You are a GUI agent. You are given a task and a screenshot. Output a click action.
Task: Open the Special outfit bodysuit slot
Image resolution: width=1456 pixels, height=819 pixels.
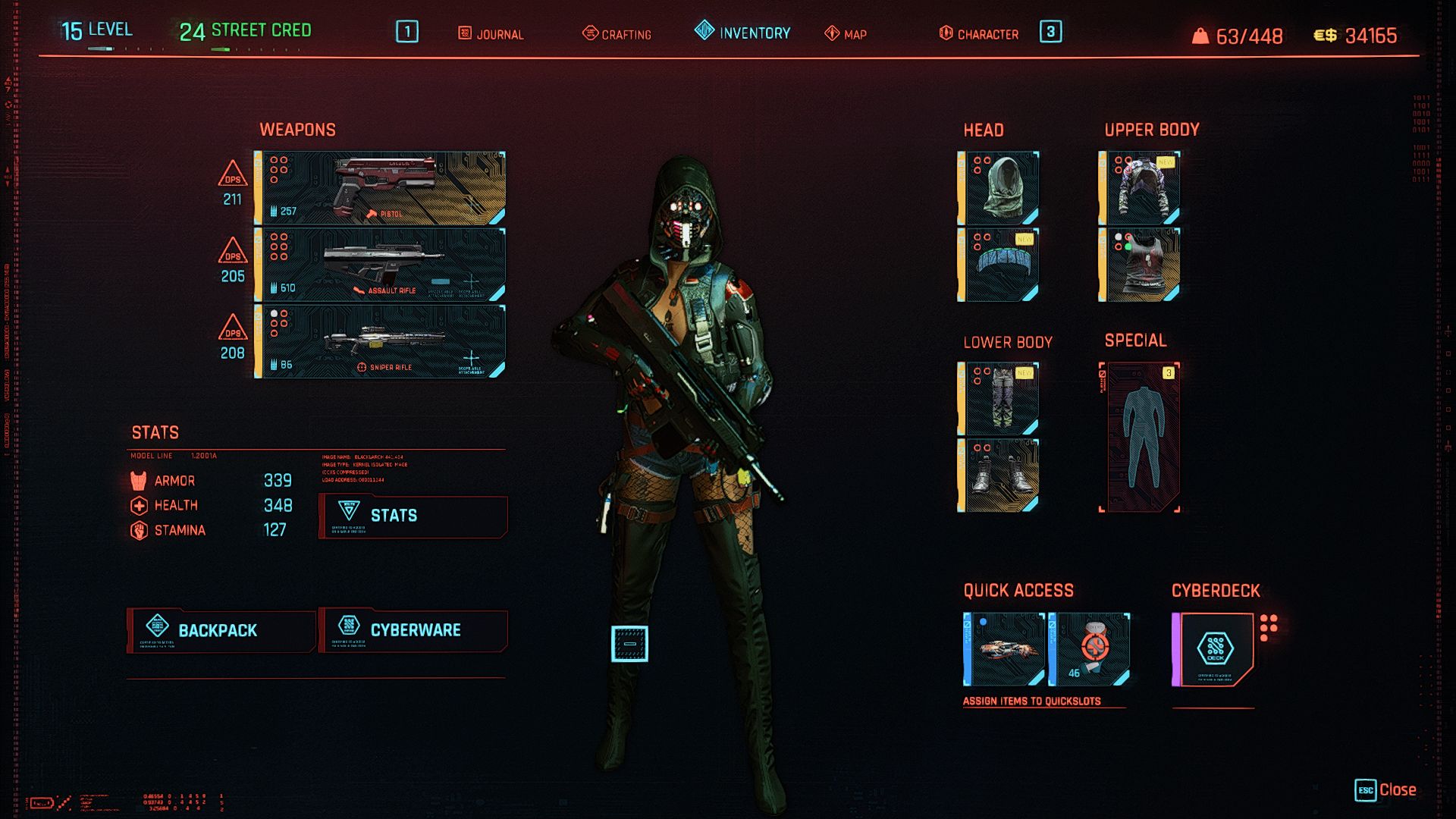pyautogui.click(x=1140, y=438)
